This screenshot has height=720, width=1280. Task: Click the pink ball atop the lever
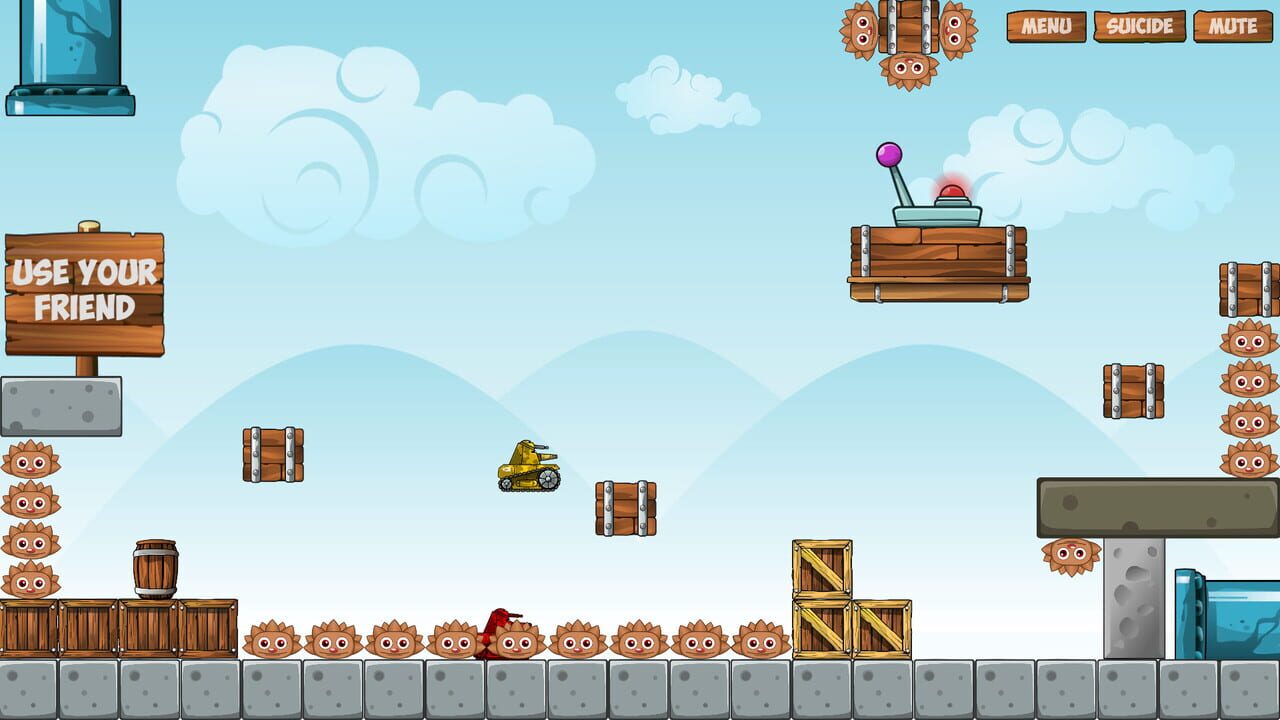[890, 155]
